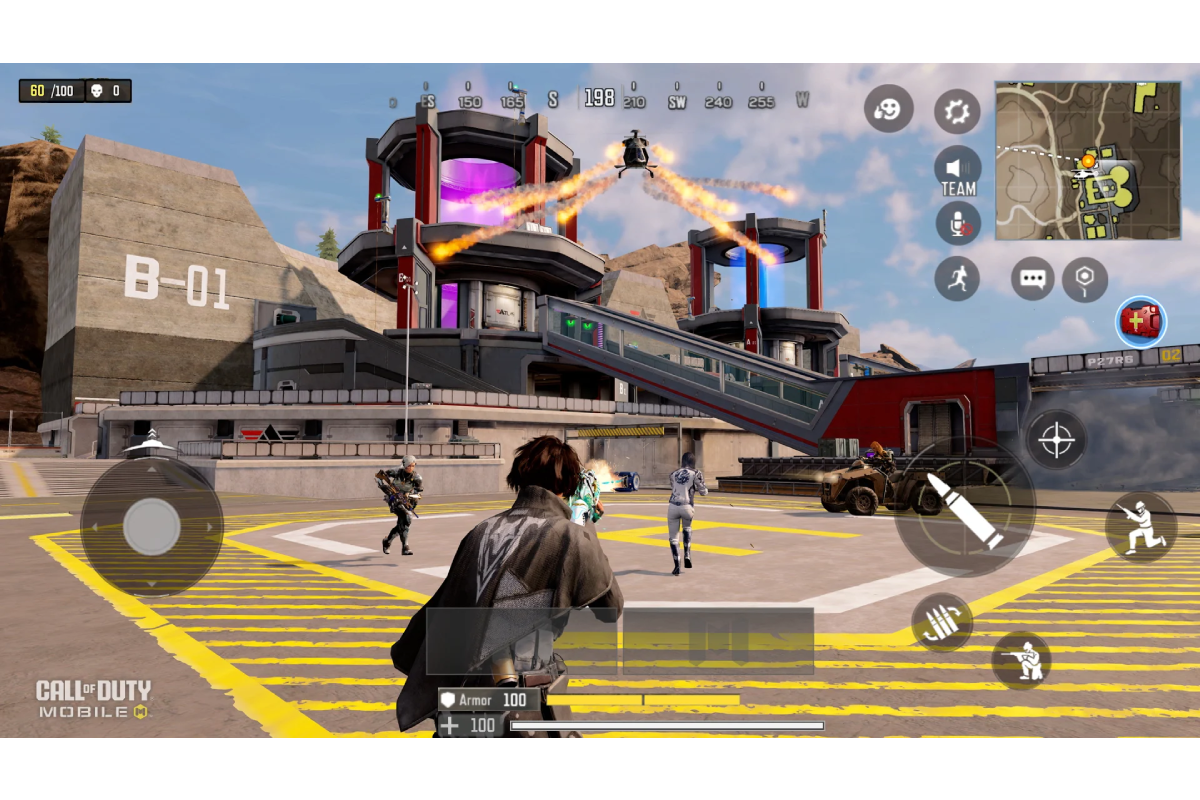Image resolution: width=1200 pixels, height=800 pixels.
Task: Tap the running man auto-sprint icon
Action: 957,278
